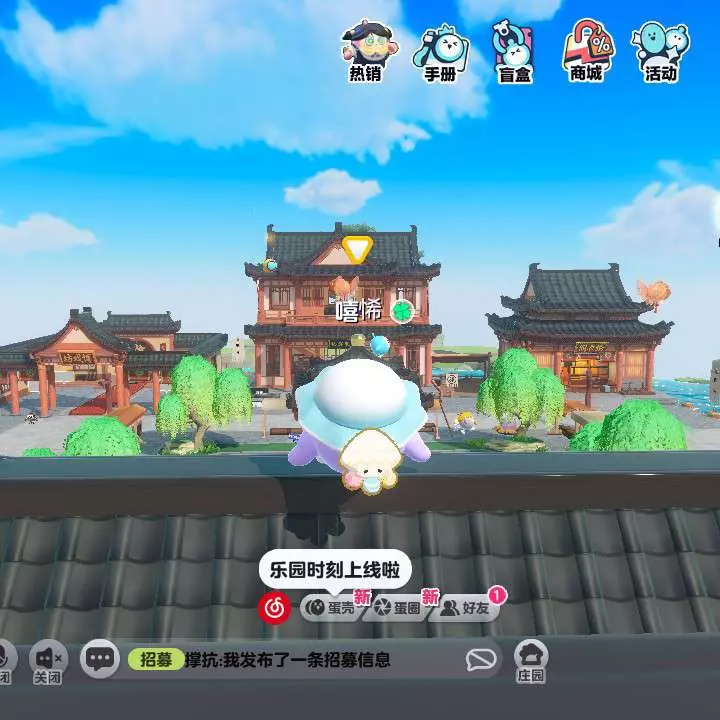Click the outlined chat bubble on chat bar's right end
Image resolution: width=720 pixels, height=720 pixels.
point(482,659)
